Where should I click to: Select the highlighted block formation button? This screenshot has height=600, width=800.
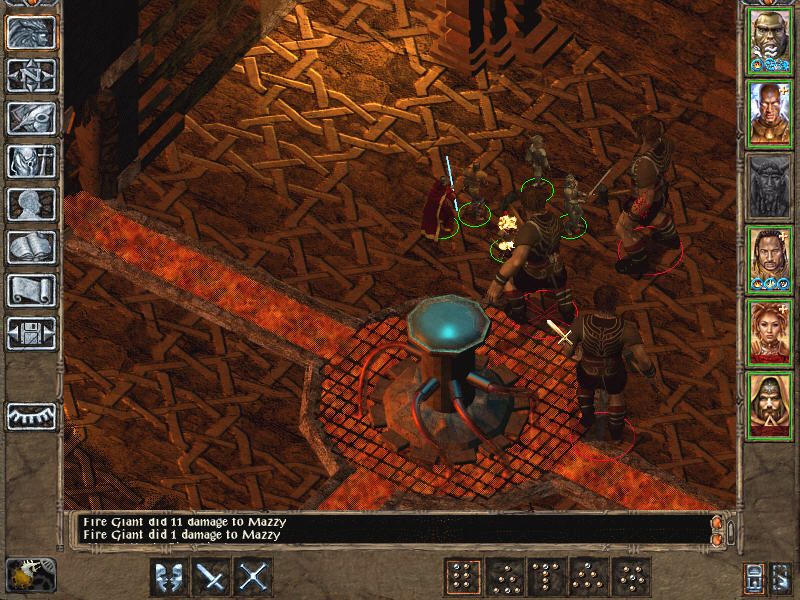click(x=463, y=577)
